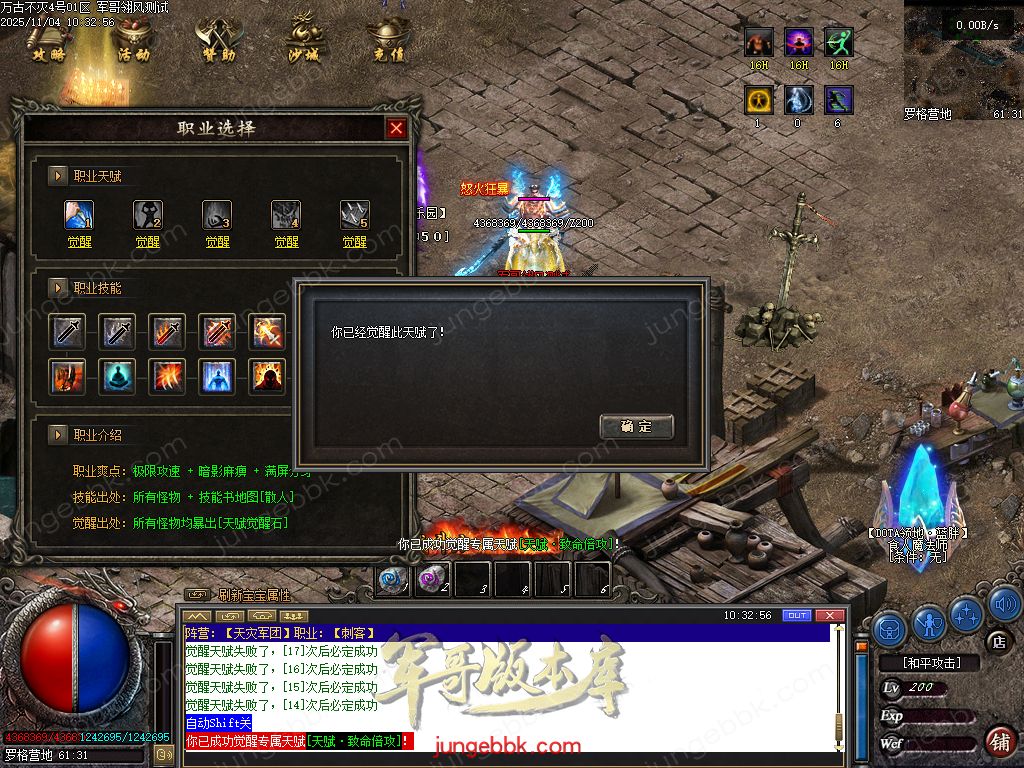Viewport: 1024px width, 768px height.
Task: Confirm the dialog with the 确定 button
Action: [636, 427]
